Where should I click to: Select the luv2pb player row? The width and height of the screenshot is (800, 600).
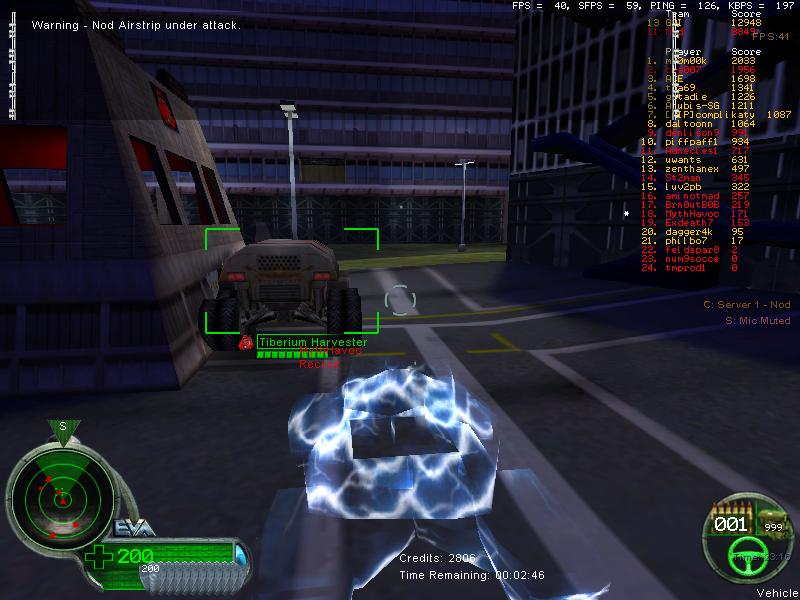tap(686, 187)
